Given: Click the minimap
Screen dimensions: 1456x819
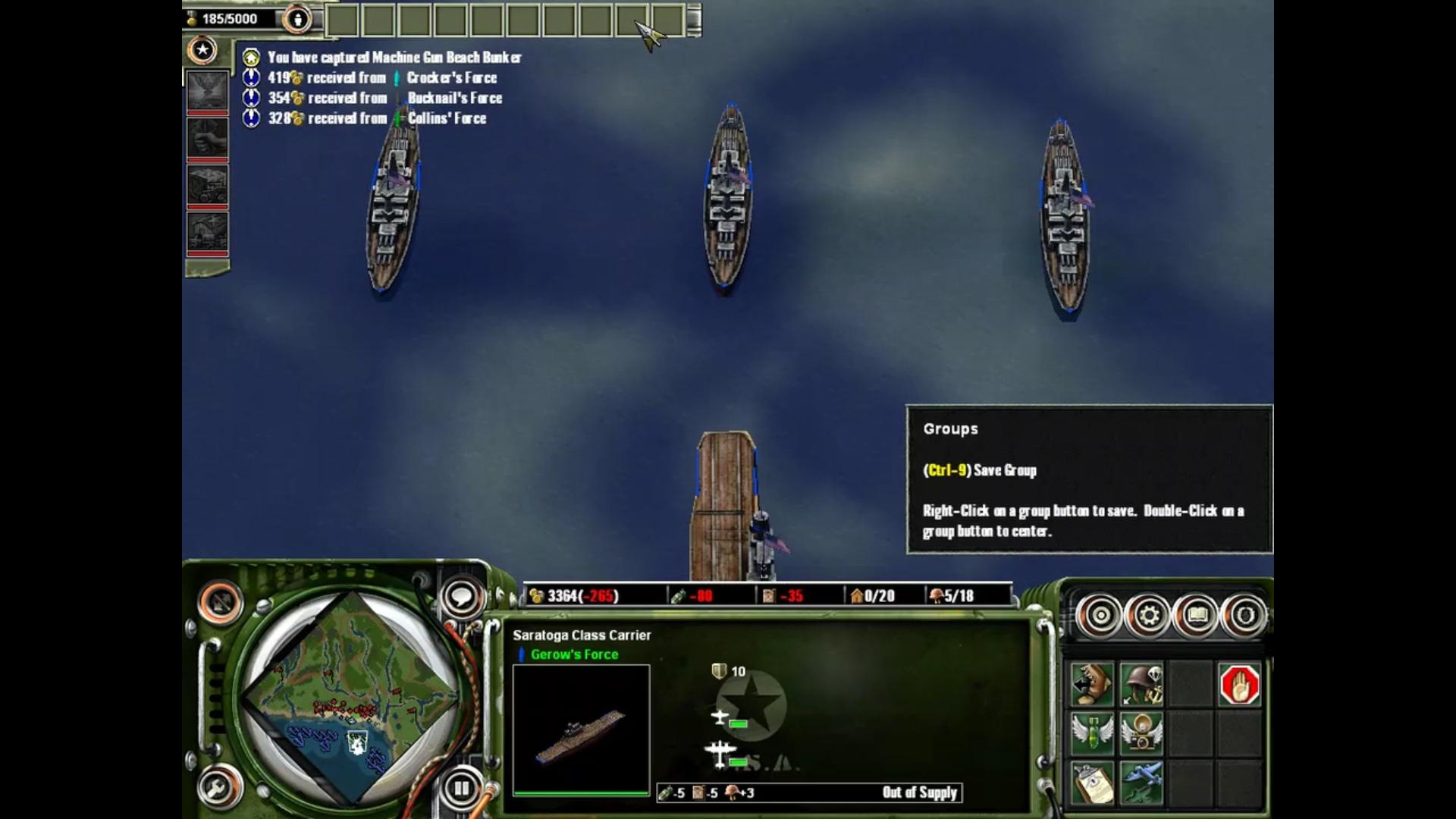Looking at the screenshot, I should pos(353,698).
